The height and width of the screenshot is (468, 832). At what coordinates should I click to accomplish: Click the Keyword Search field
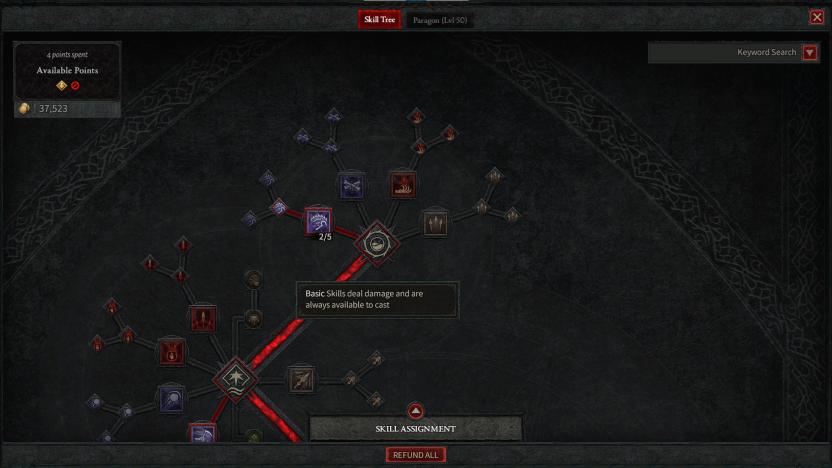[725, 52]
